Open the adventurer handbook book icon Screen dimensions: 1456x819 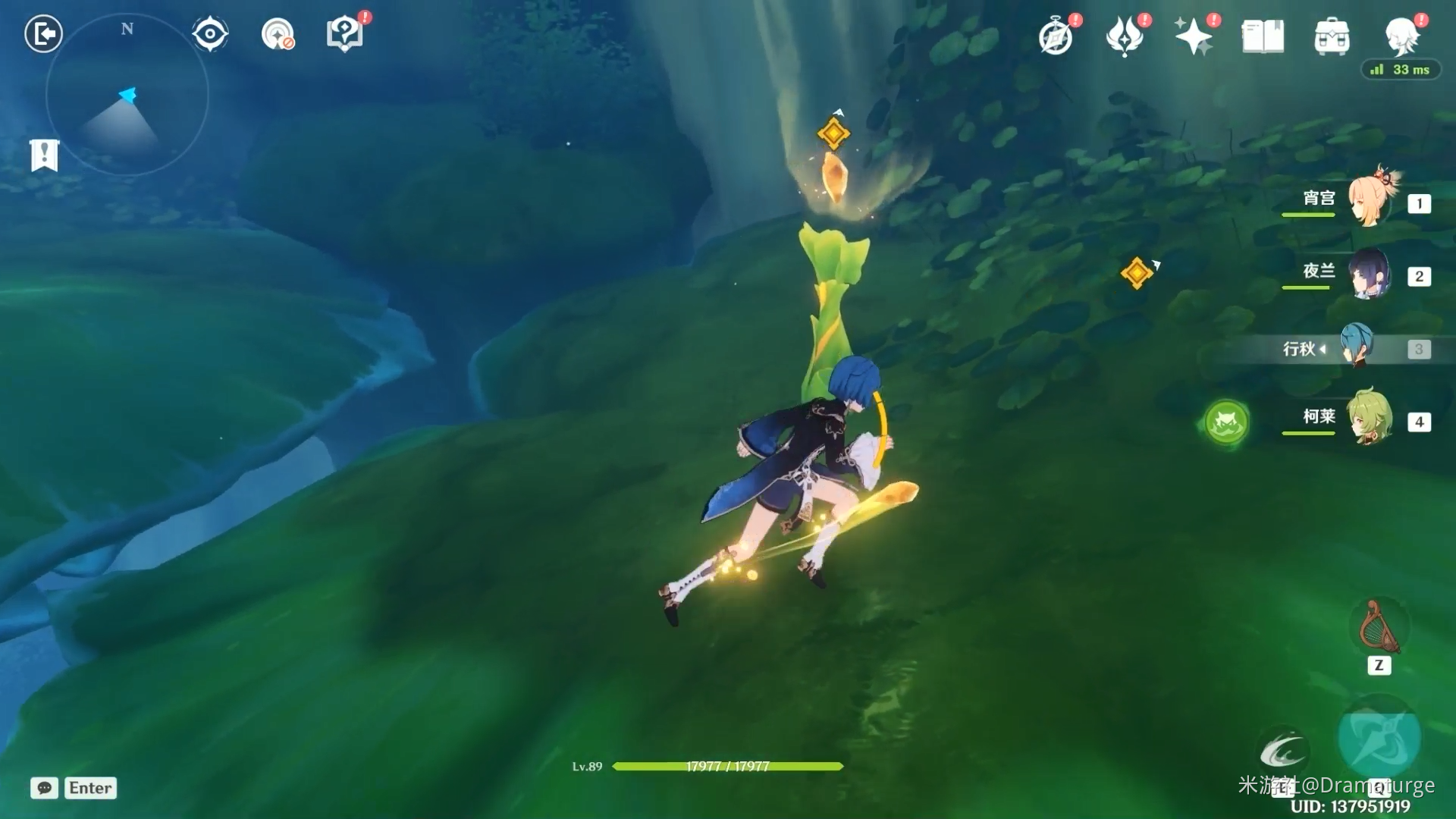tap(1263, 36)
